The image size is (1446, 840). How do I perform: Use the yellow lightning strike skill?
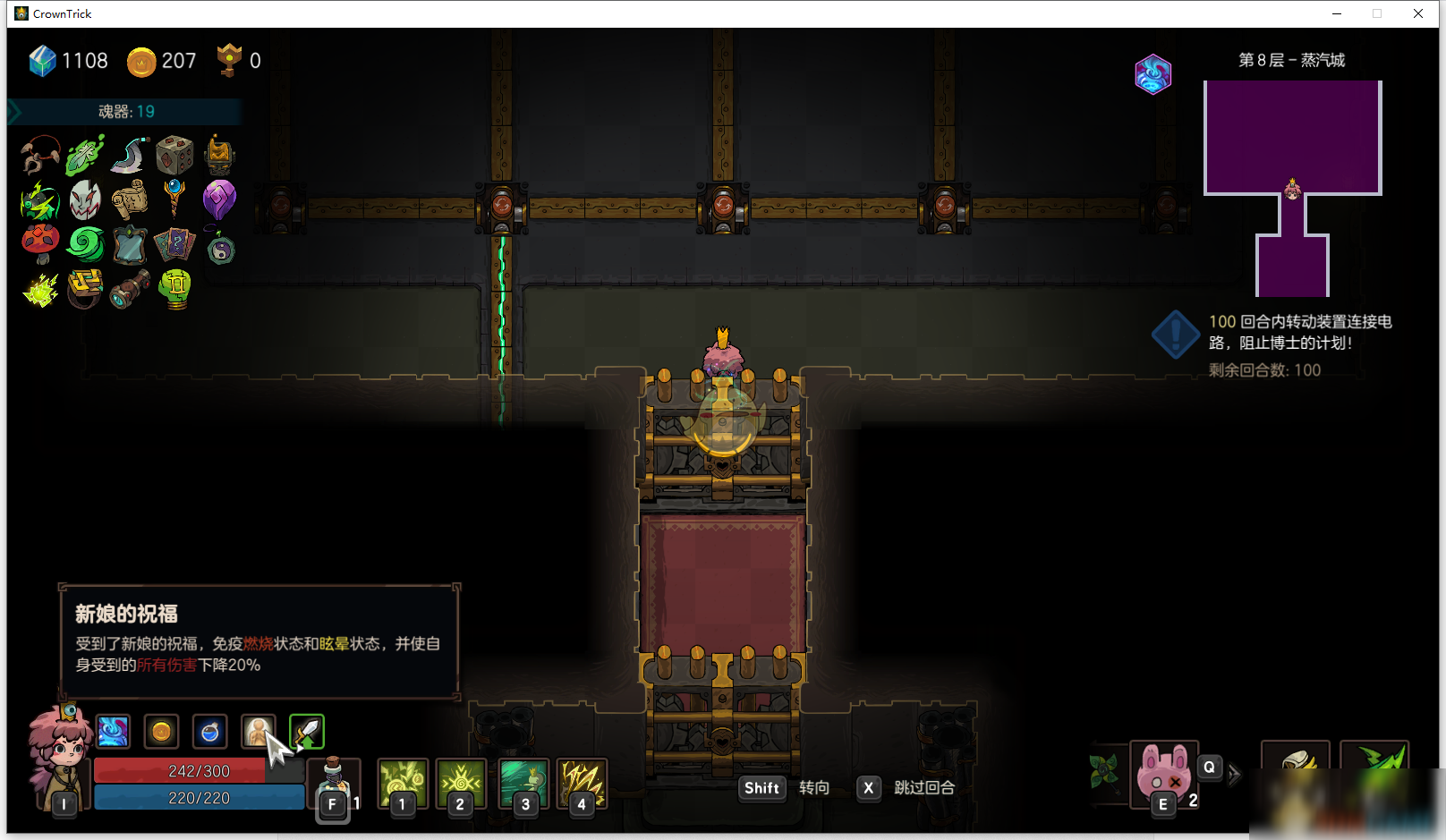click(582, 782)
